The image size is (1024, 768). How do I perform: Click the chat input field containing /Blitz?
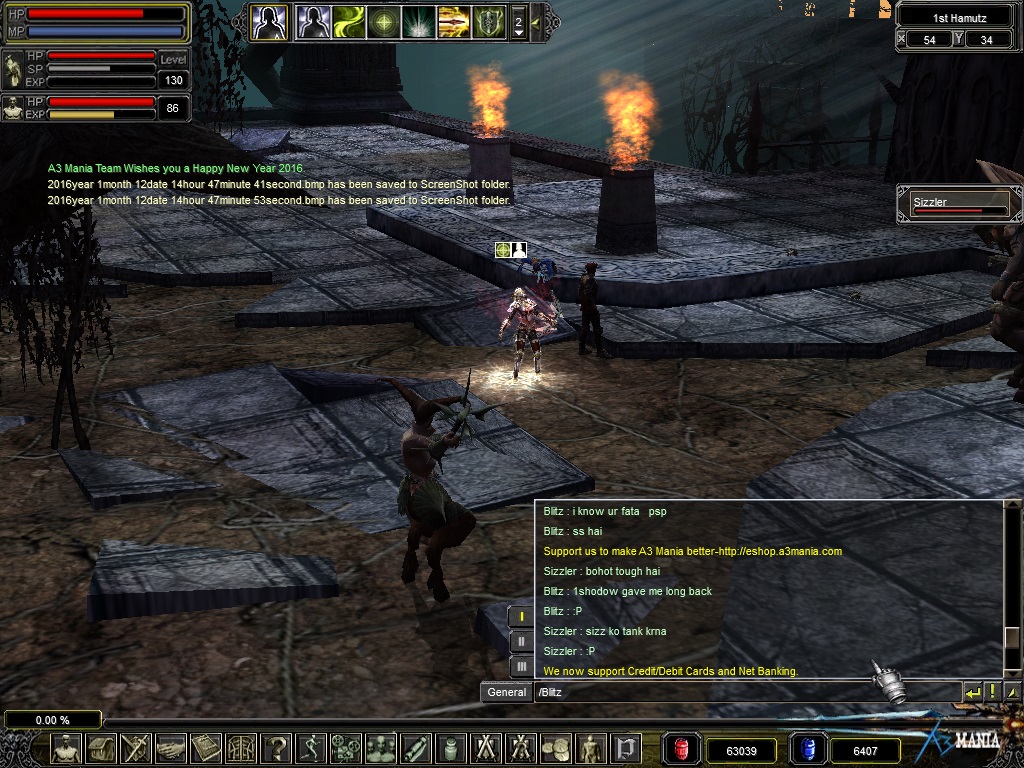(745, 692)
